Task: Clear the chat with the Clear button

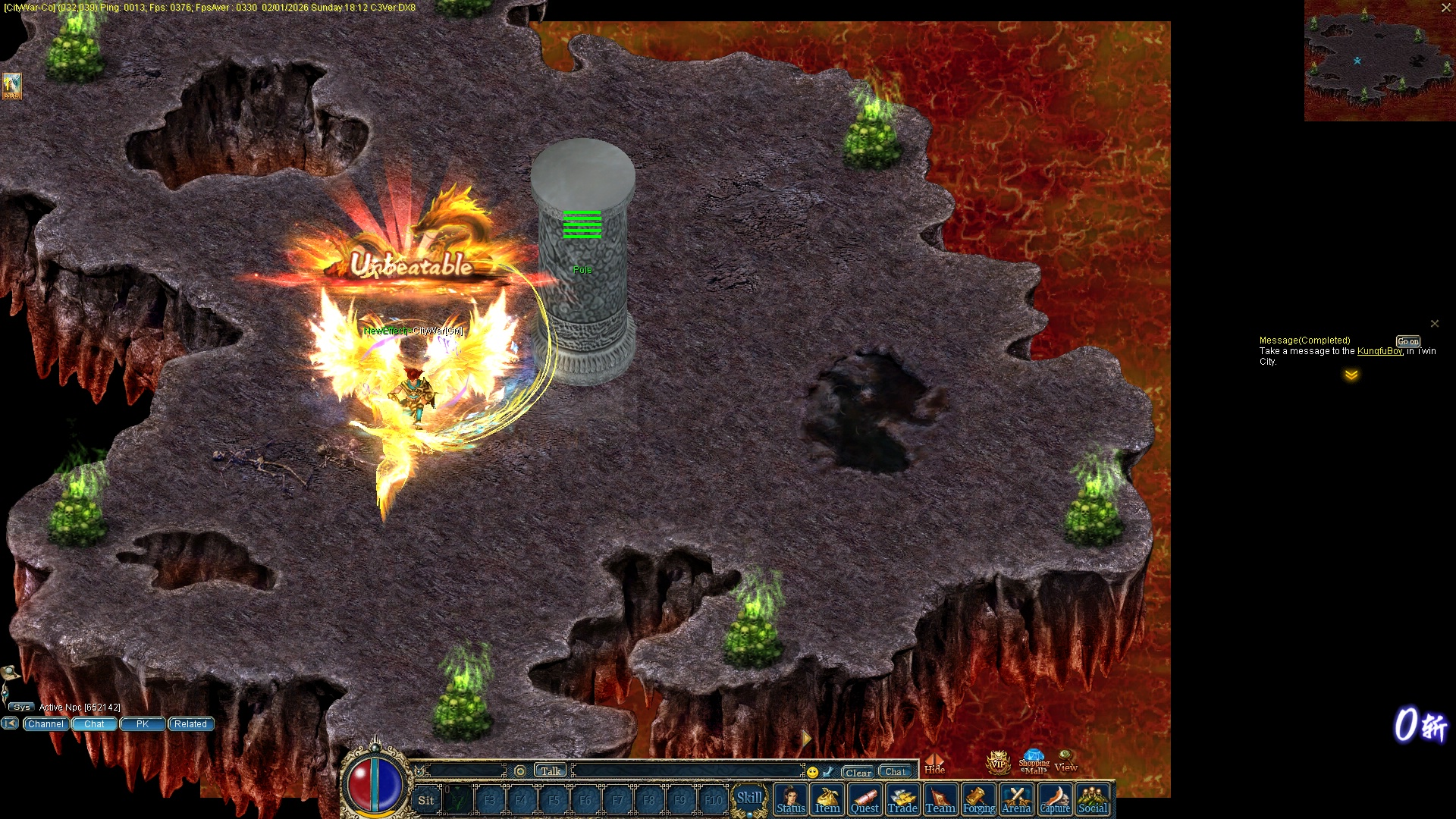Action: pos(858,772)
